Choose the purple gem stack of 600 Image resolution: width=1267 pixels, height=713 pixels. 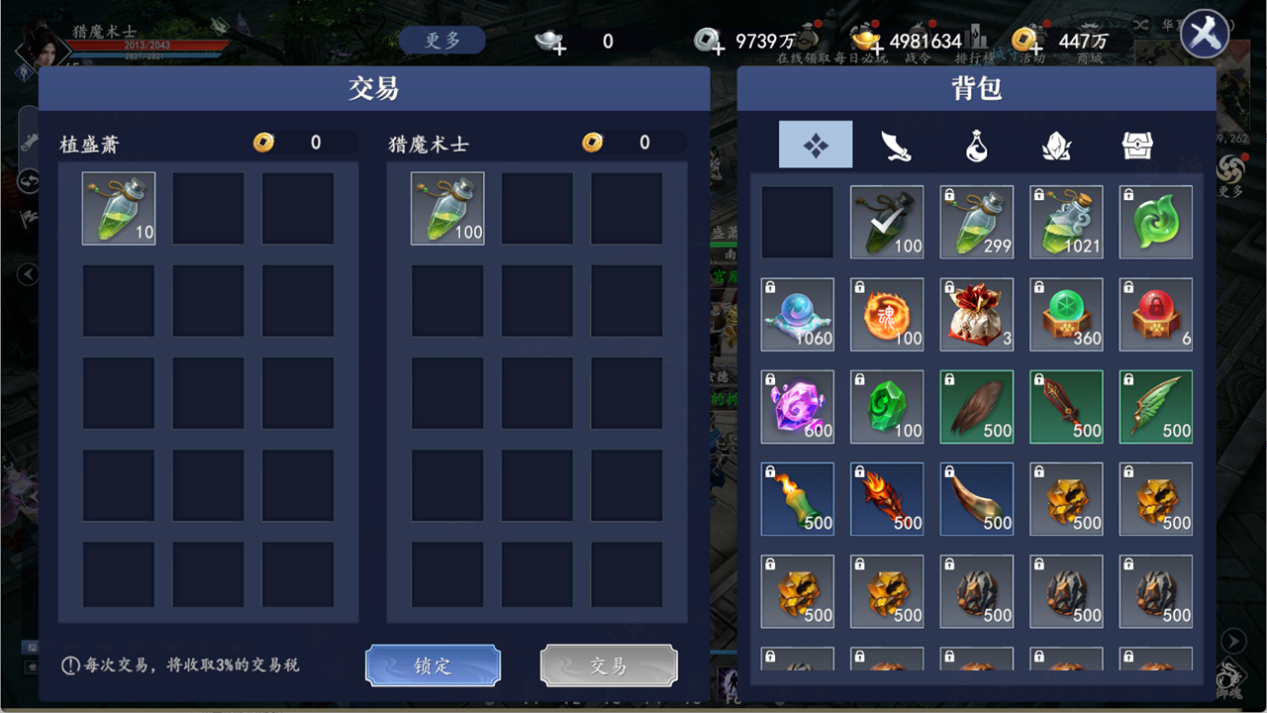(x=797, y=407)
